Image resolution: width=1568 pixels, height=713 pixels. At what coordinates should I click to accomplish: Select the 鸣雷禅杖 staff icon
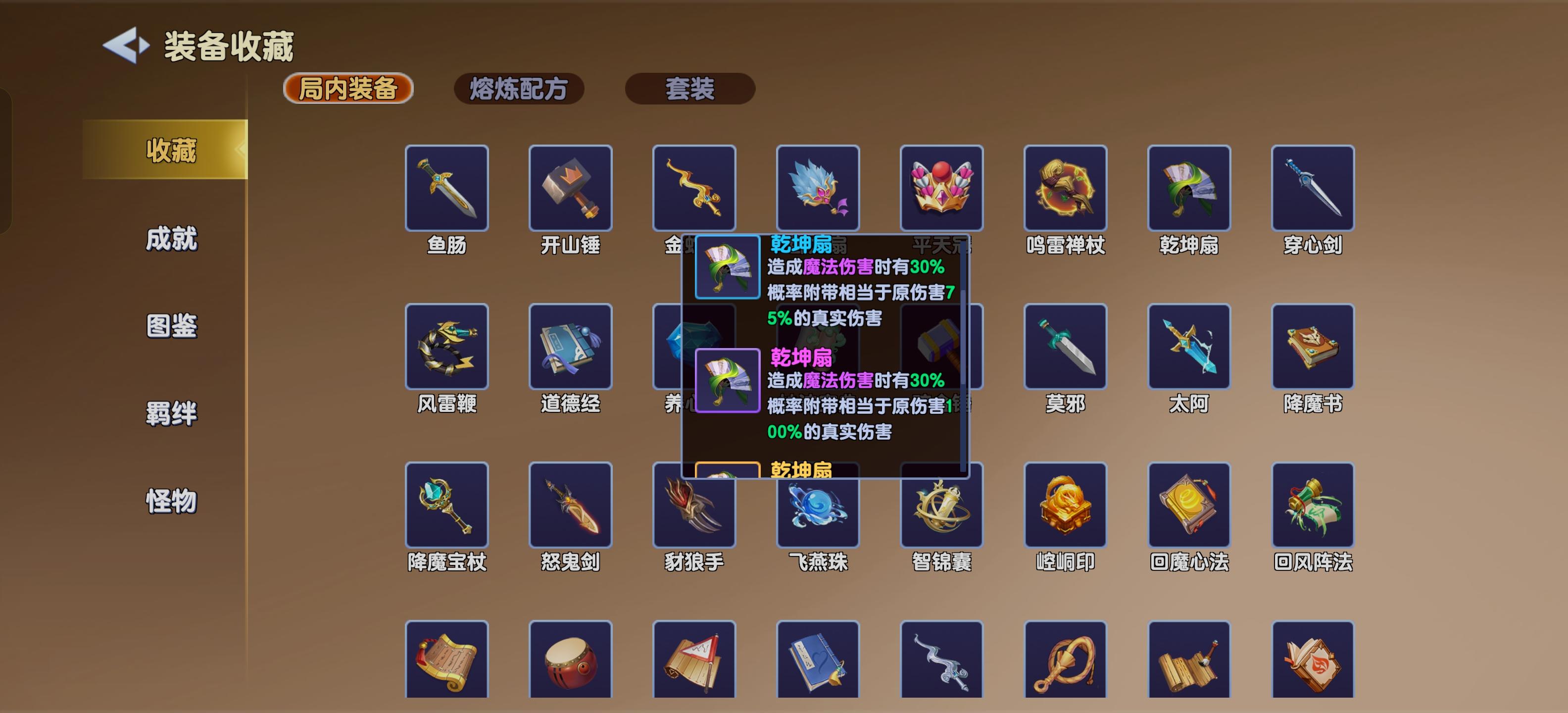point(1066,189)
